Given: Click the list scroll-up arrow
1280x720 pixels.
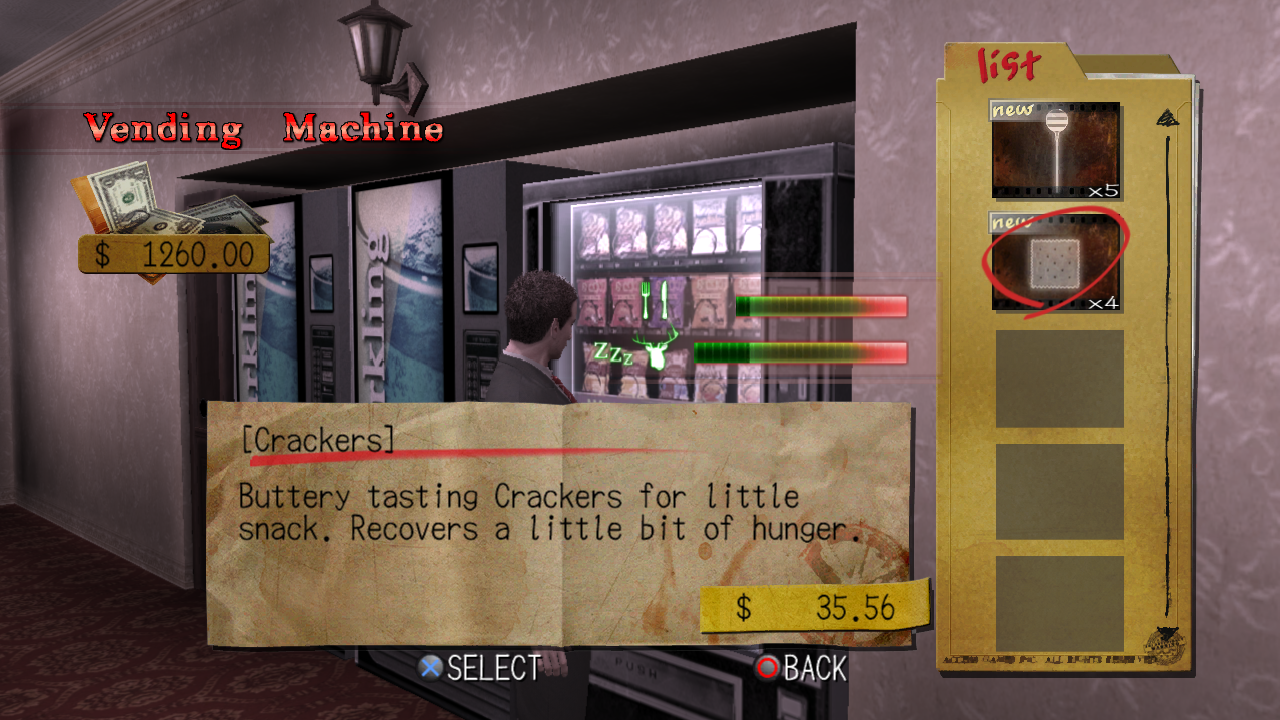Looking at the screenshot, I should click(x=1167, y=119).
